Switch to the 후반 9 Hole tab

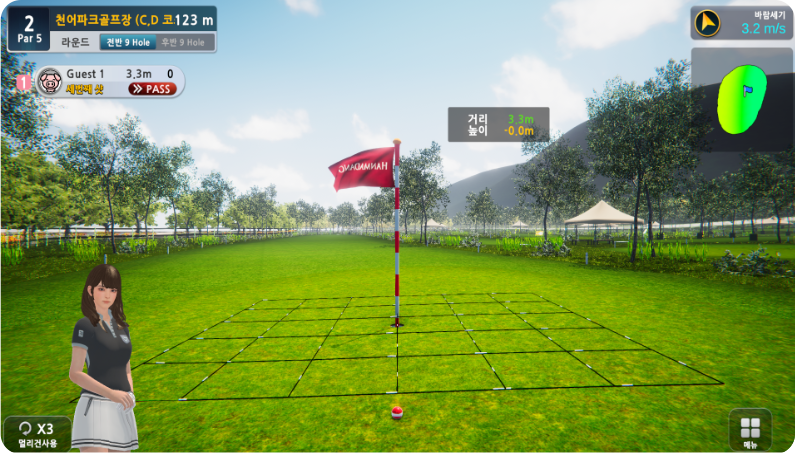click(x=181, y=43)
